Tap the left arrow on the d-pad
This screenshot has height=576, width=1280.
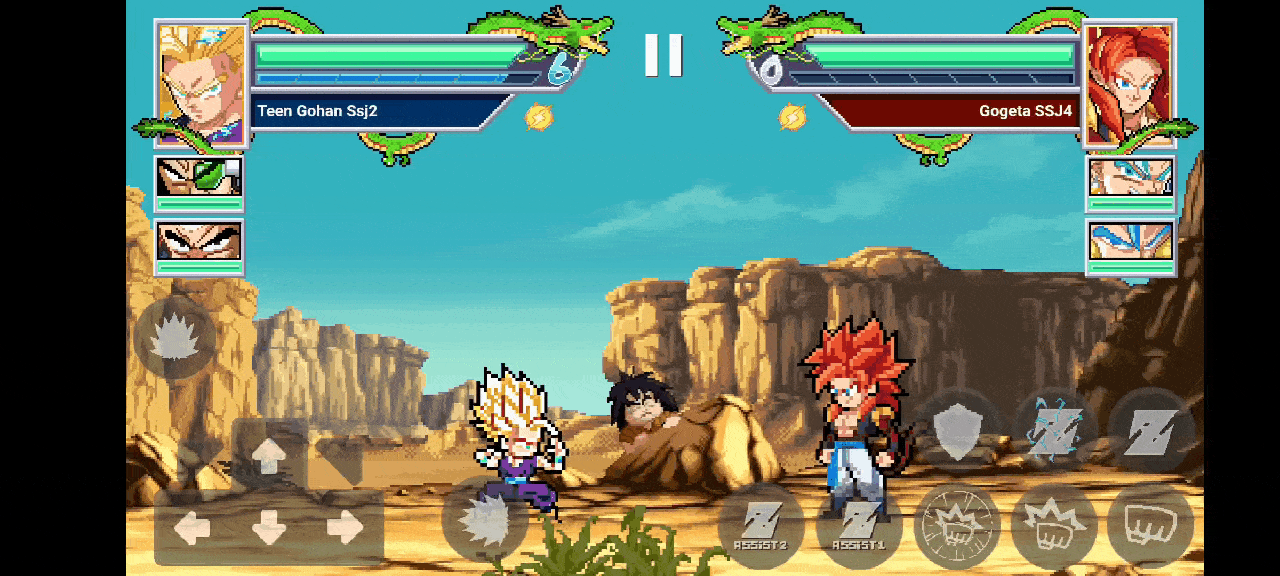192,527
